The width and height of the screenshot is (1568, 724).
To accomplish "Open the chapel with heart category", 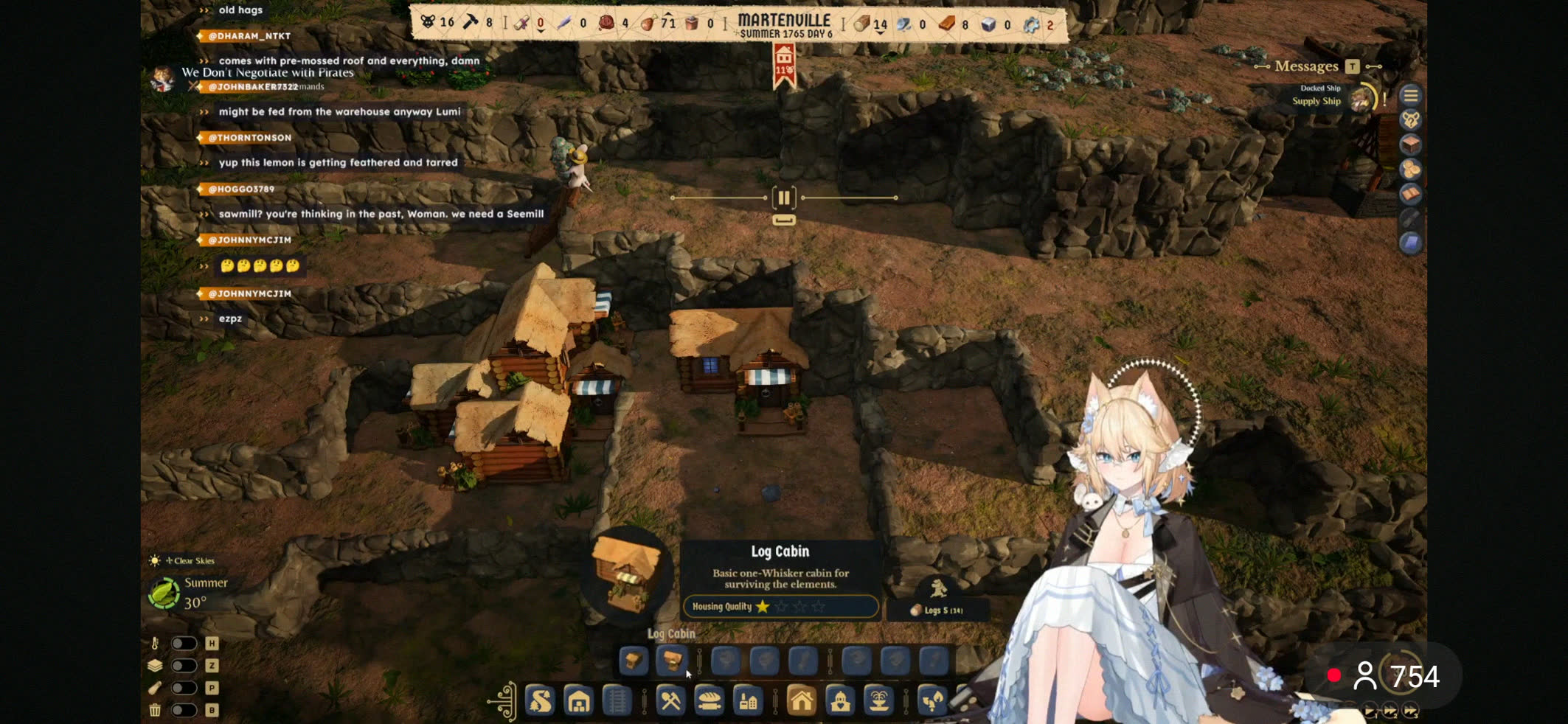I will [x=840, y=700].
